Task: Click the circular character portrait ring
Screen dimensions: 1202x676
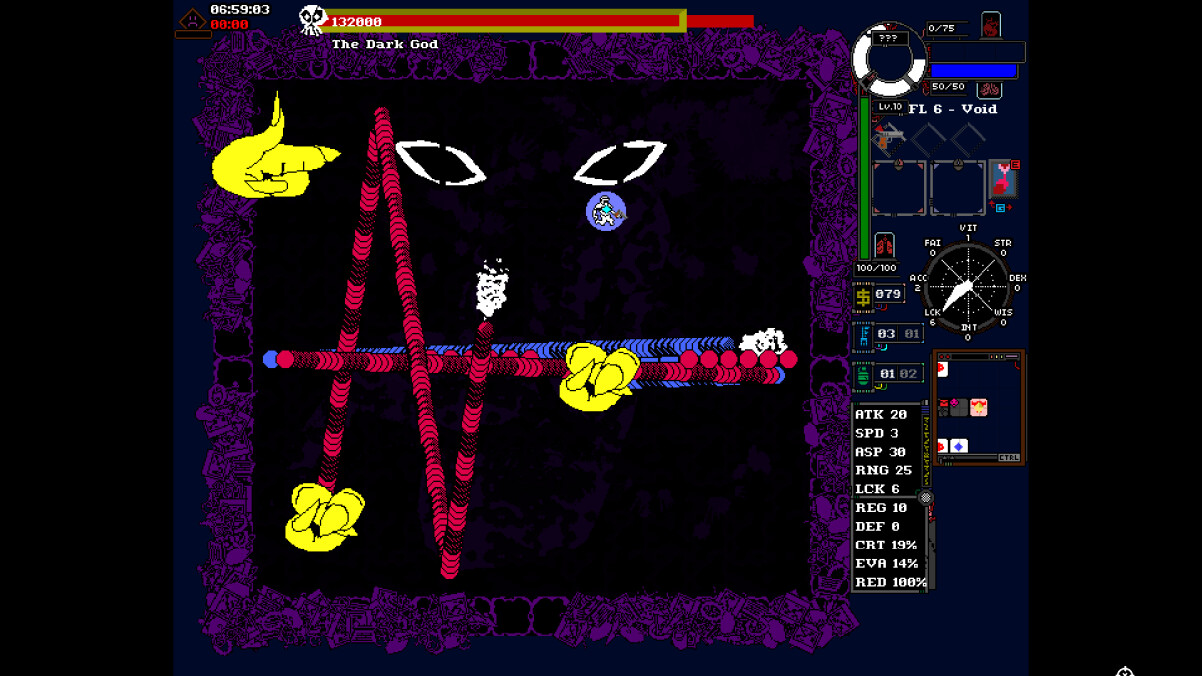Action: coord(888,60)
